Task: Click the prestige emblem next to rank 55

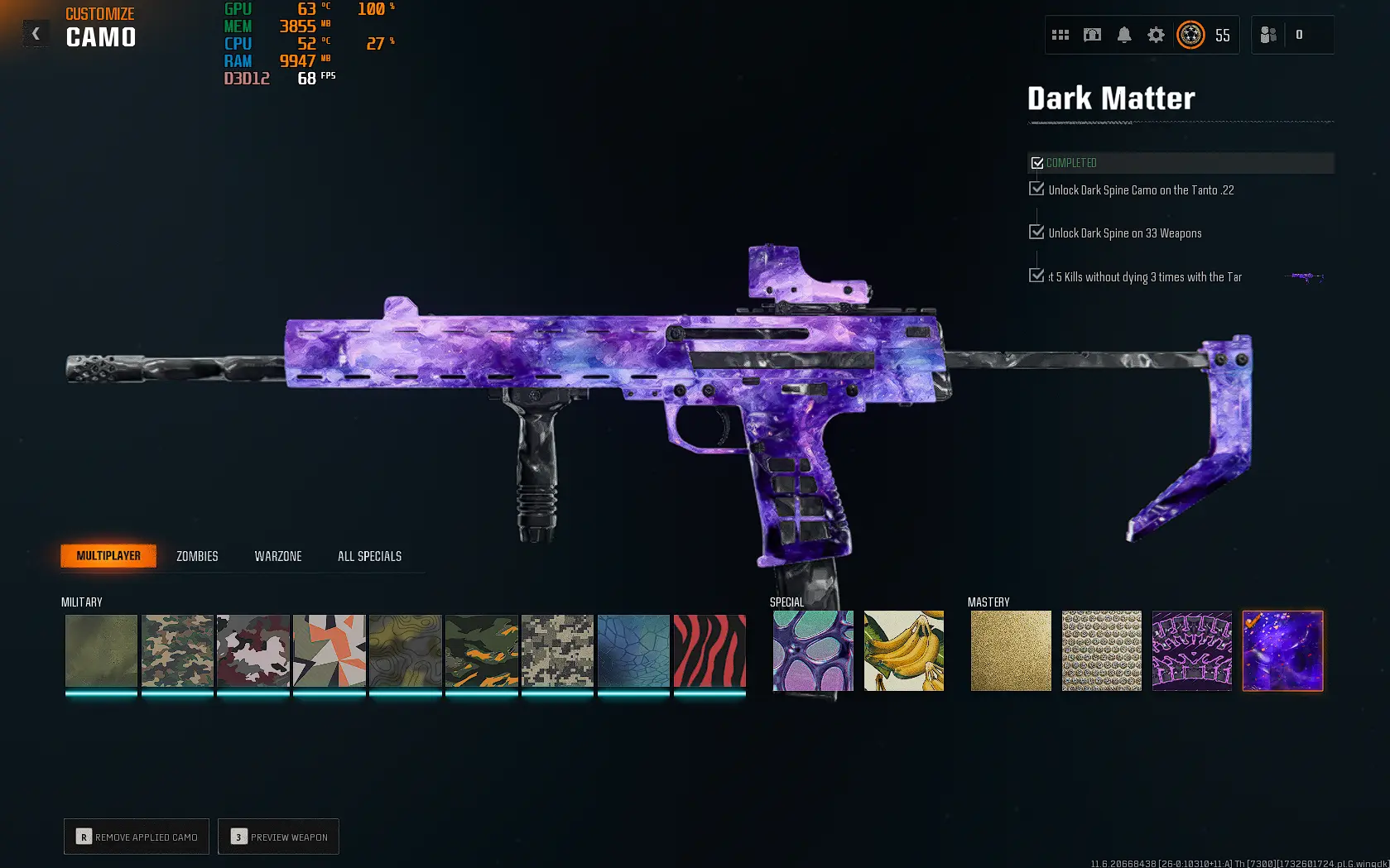Action: (x=1190, y=36)
